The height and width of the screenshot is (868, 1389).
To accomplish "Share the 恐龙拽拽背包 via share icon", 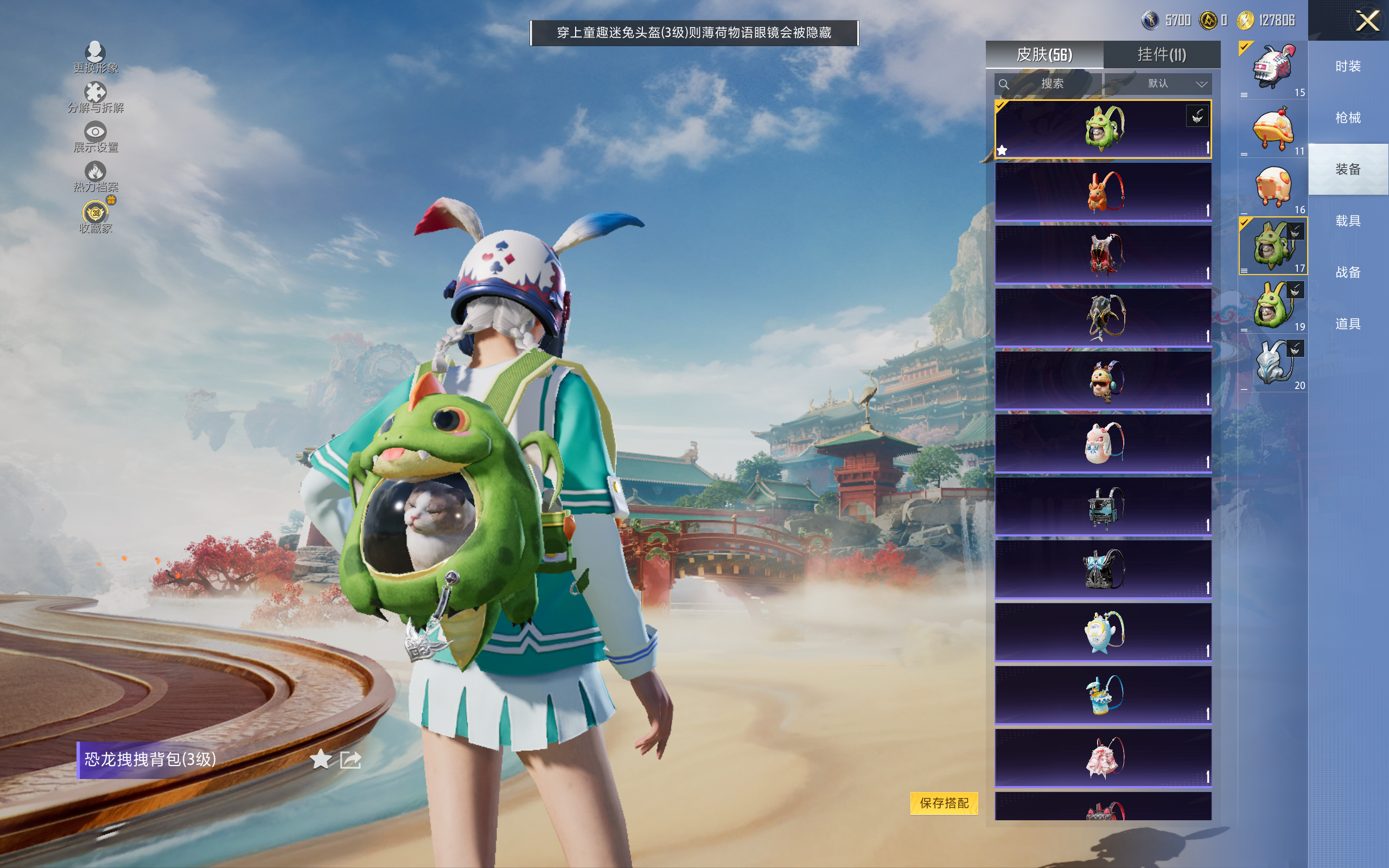I will [350, 759].
